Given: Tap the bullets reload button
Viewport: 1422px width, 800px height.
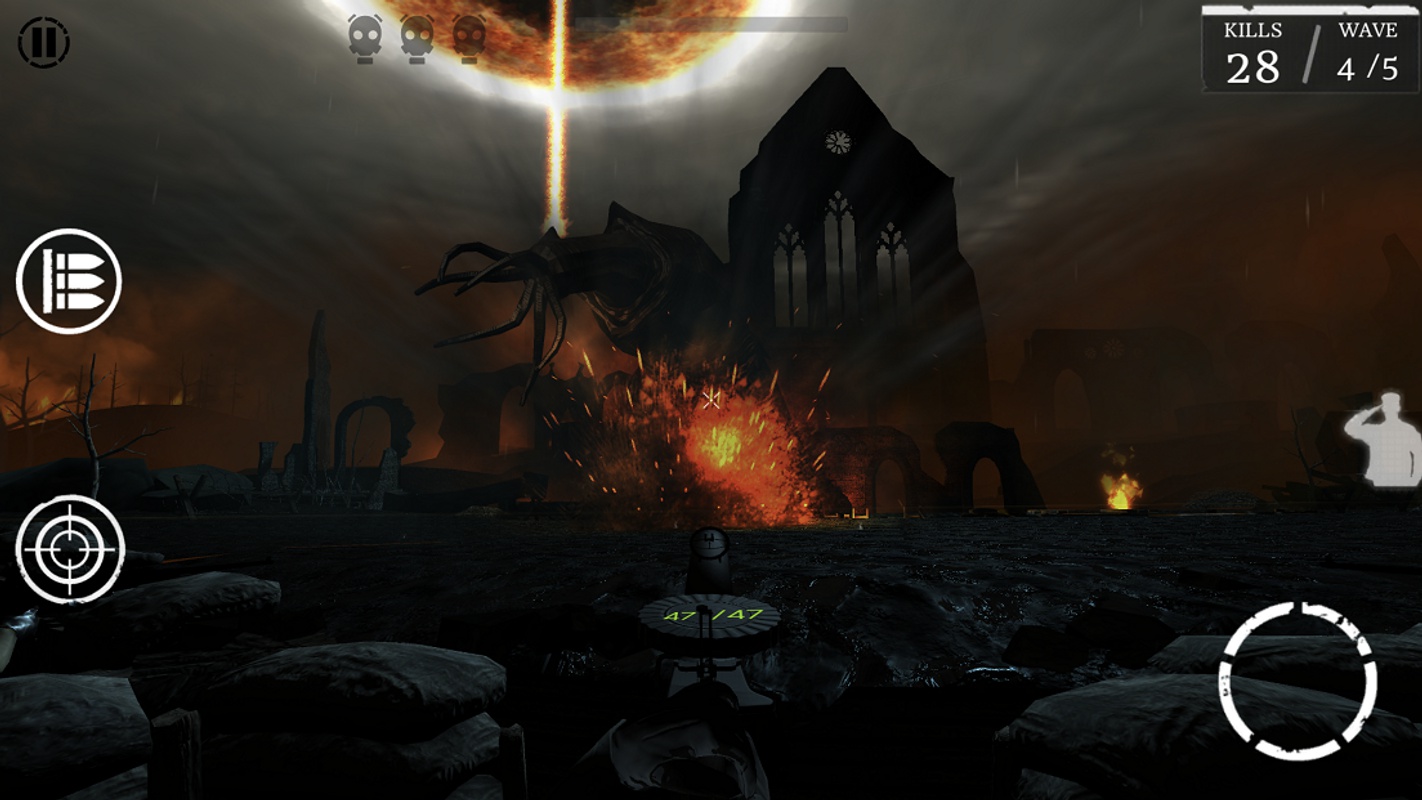Looking at the screenshot, I should click(x=68, y=281).
